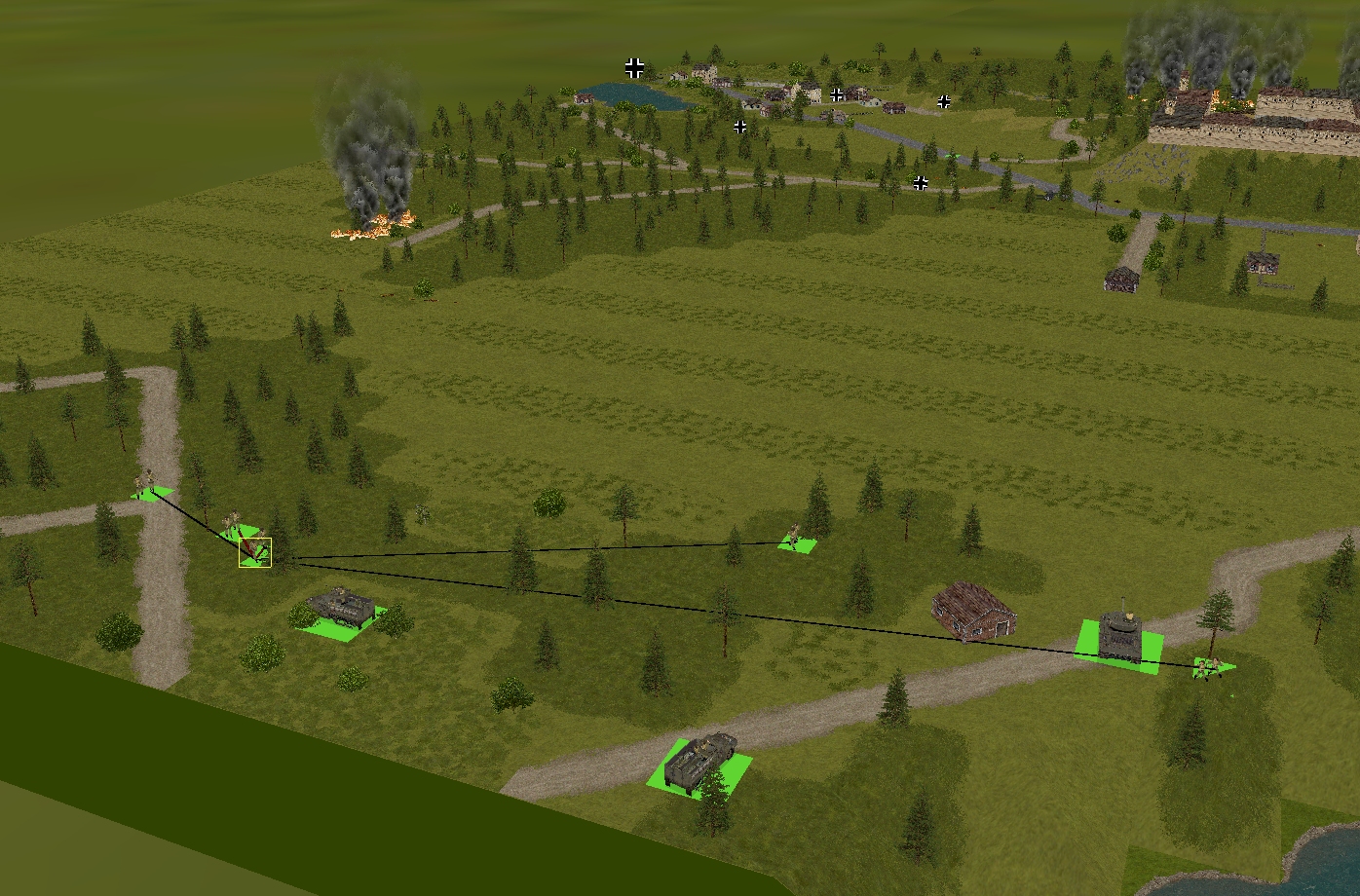1360x896 pixels.
Task: Select the prone infantry team beside the tank
Action: click(x=1211, y=667)
